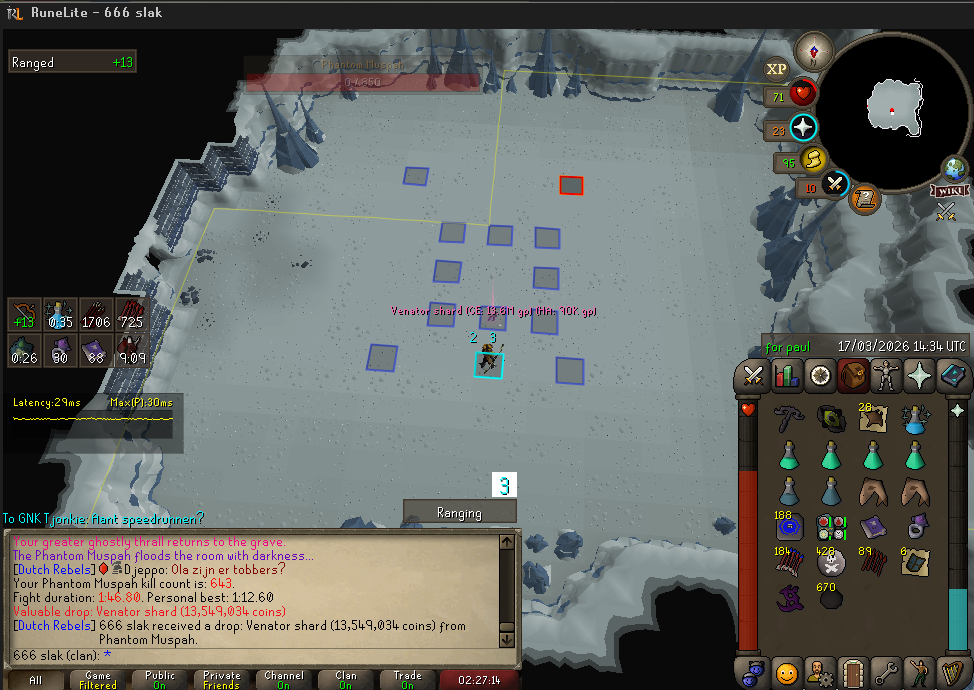Switch chat to the Clan tab
Screen dimensions: 974x690
345,680
